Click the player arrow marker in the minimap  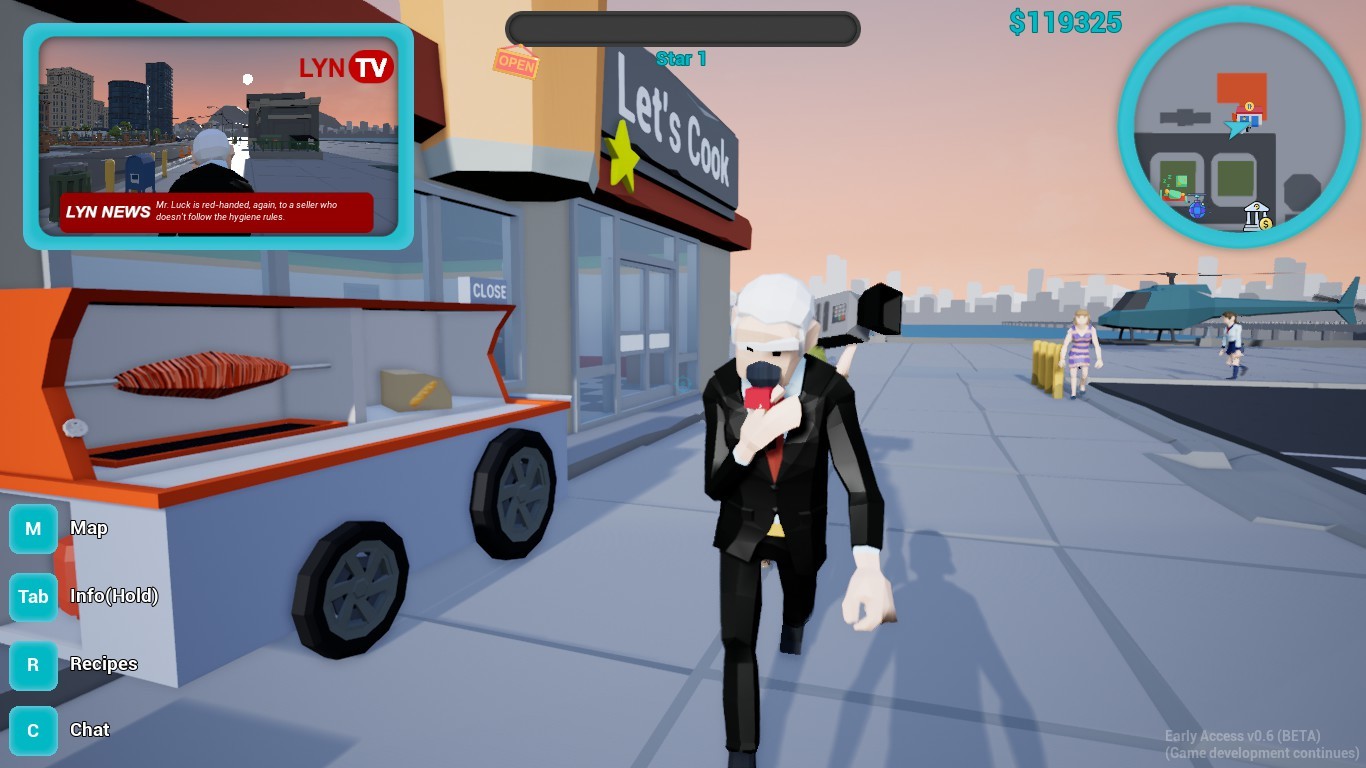1233,130
